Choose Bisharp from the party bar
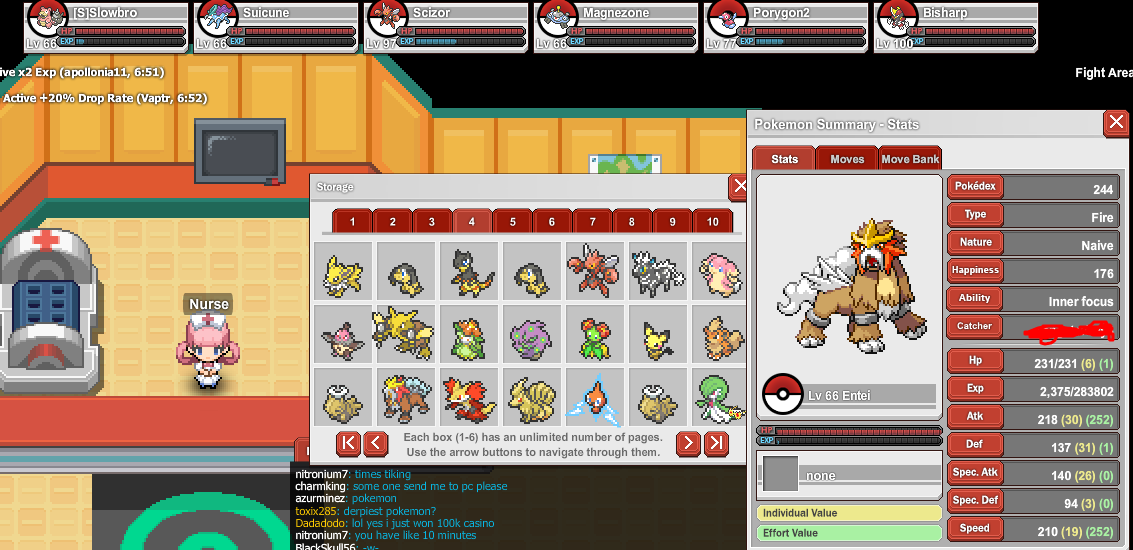This screenshot has width=1133, height=550. click(x=956, y=27)
